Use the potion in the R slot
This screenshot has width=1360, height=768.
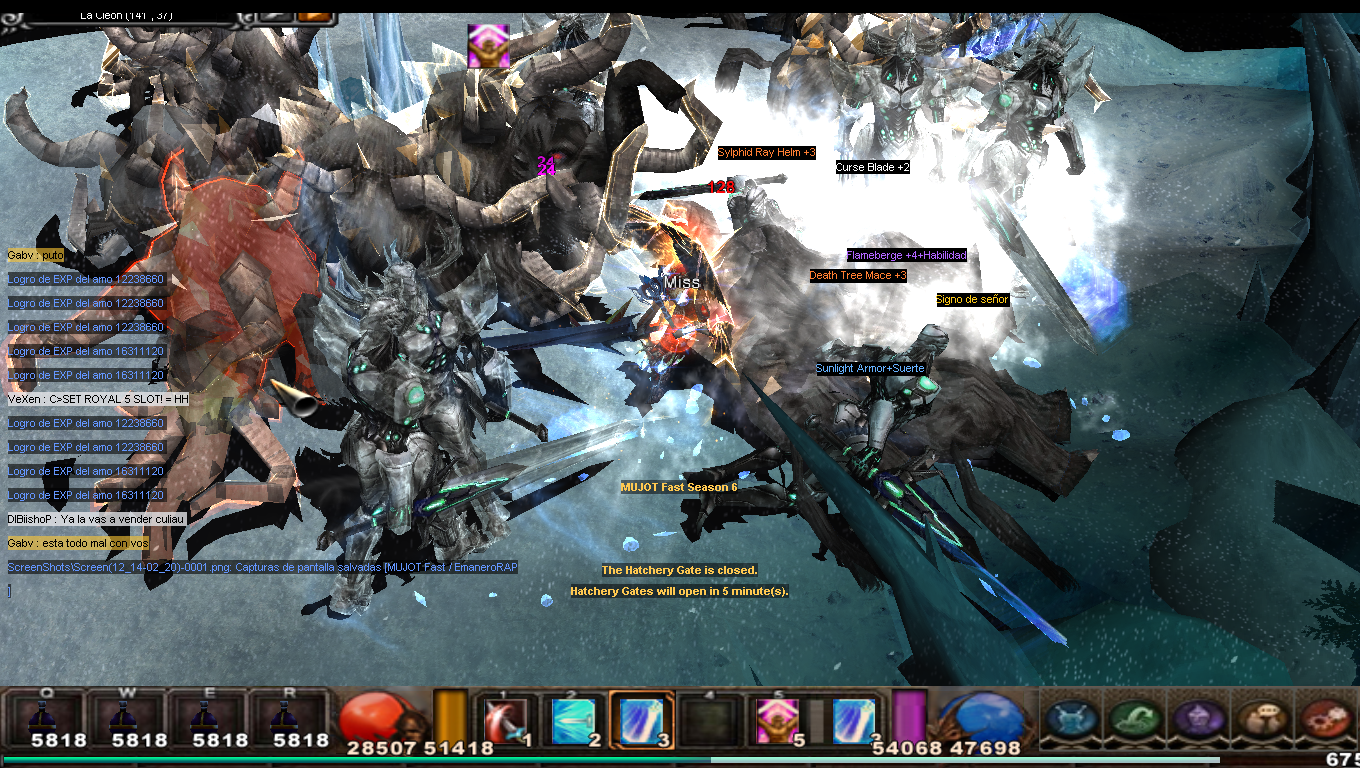click(x=283, y=716)
